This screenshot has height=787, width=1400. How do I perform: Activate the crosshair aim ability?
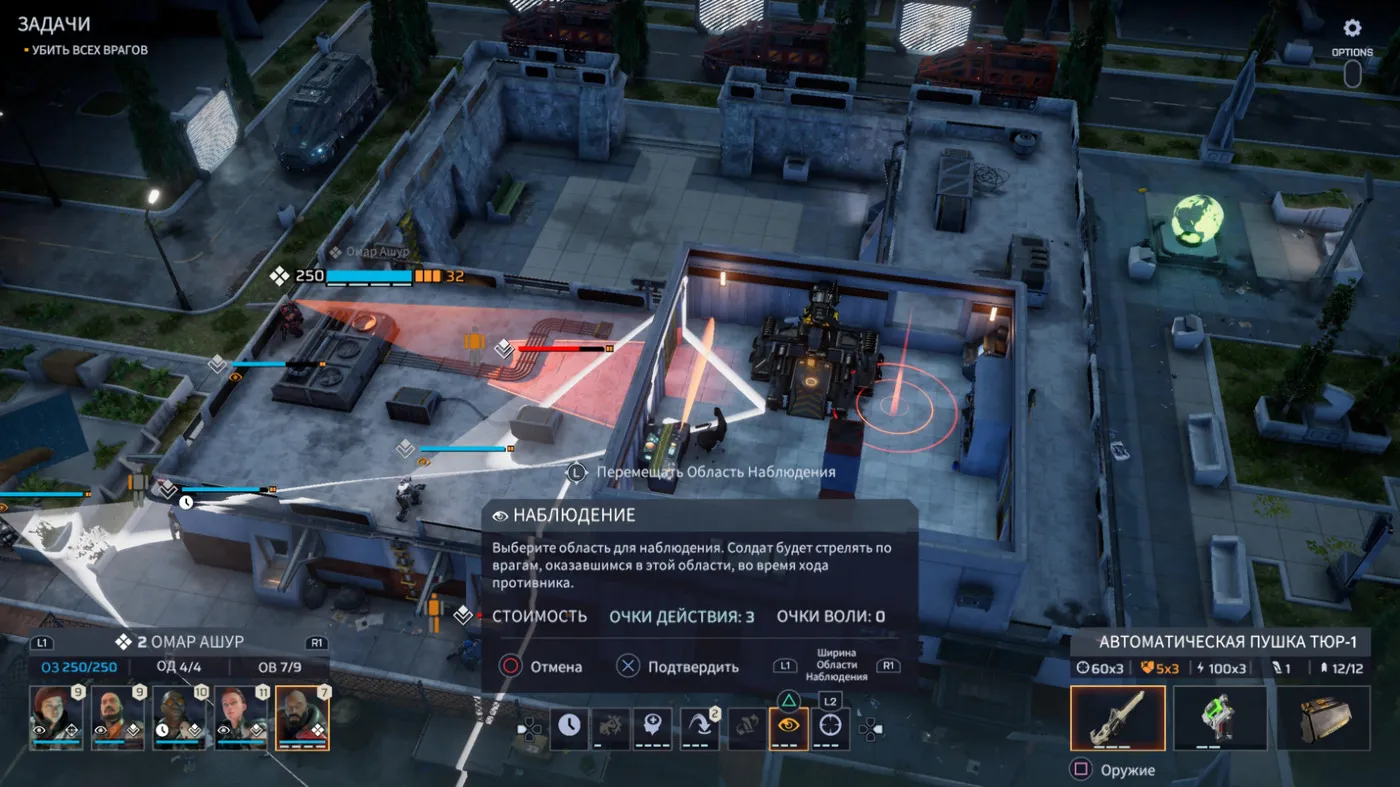click(x=829, y=727)
